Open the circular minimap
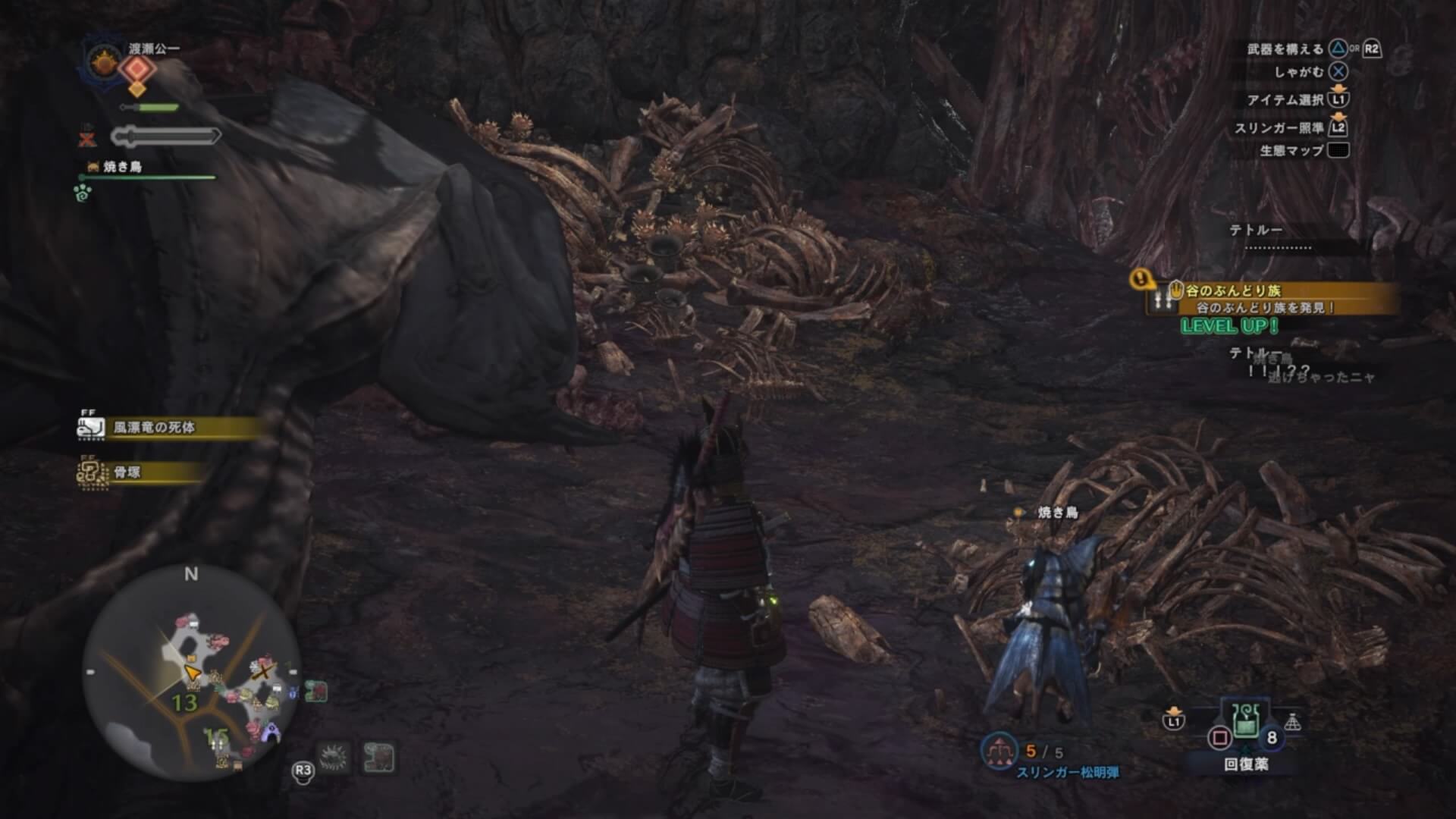 [191, 672]
